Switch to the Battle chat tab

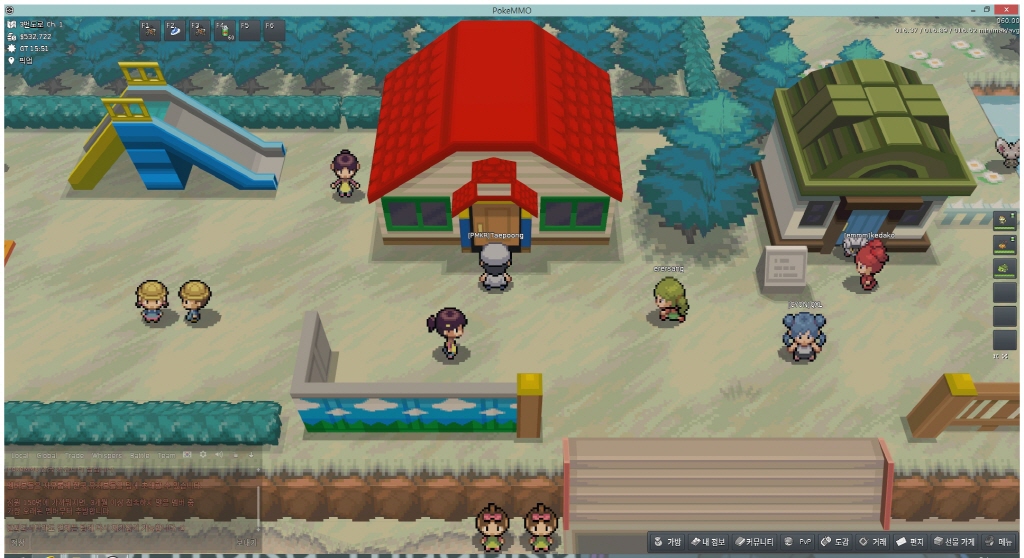140,455
